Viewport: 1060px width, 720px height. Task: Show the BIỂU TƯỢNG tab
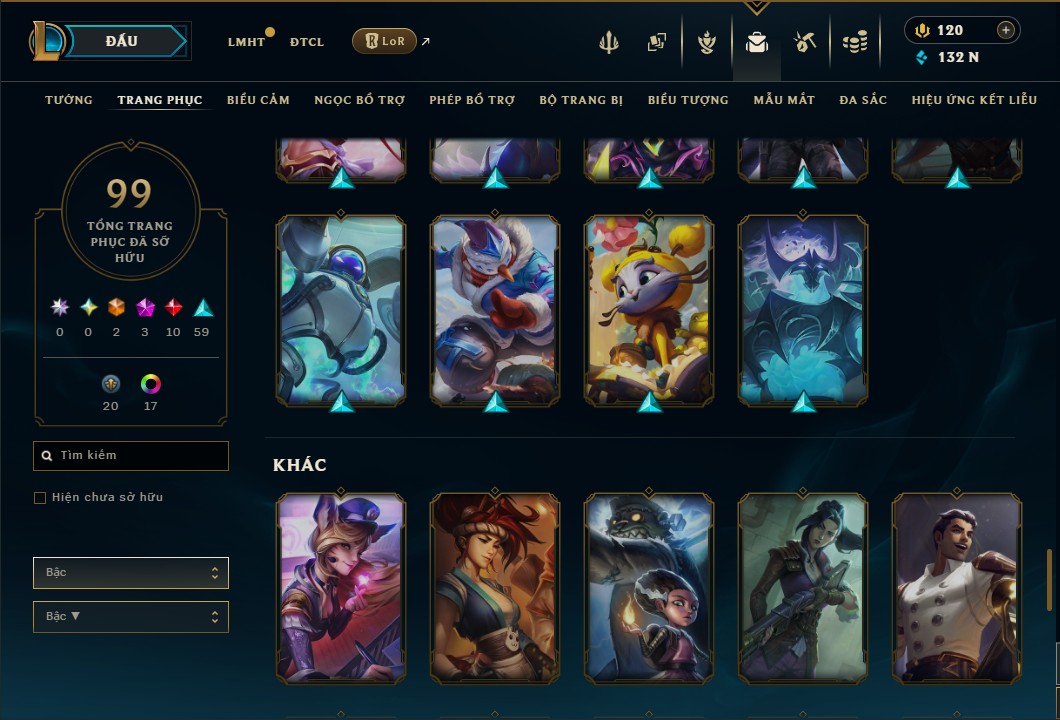click(x=688, y=100)
